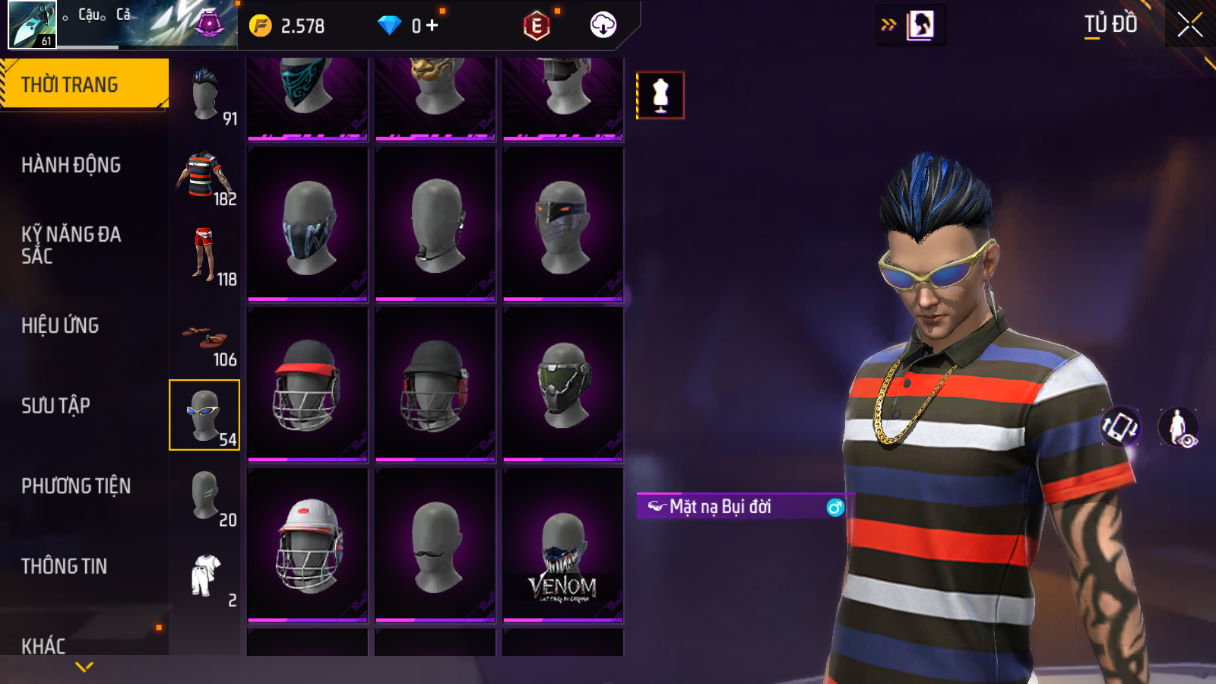Switch to the HÀNH ĐỘNG tab
Image resolution: width=1216 pixels, height=684 pixels.
[x=71, y=165]
